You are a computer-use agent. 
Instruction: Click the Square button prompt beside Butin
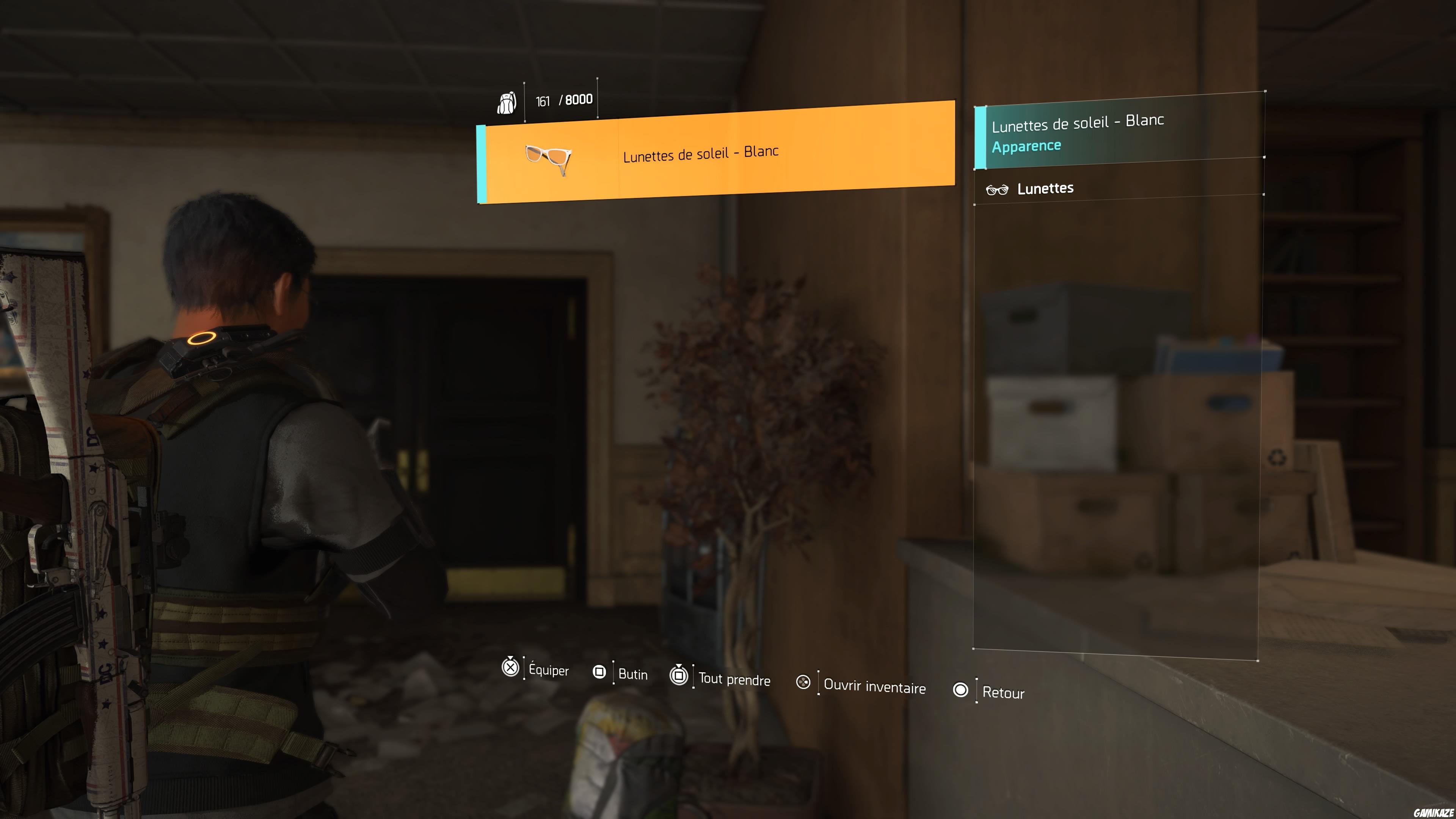[x=600, y=672]
